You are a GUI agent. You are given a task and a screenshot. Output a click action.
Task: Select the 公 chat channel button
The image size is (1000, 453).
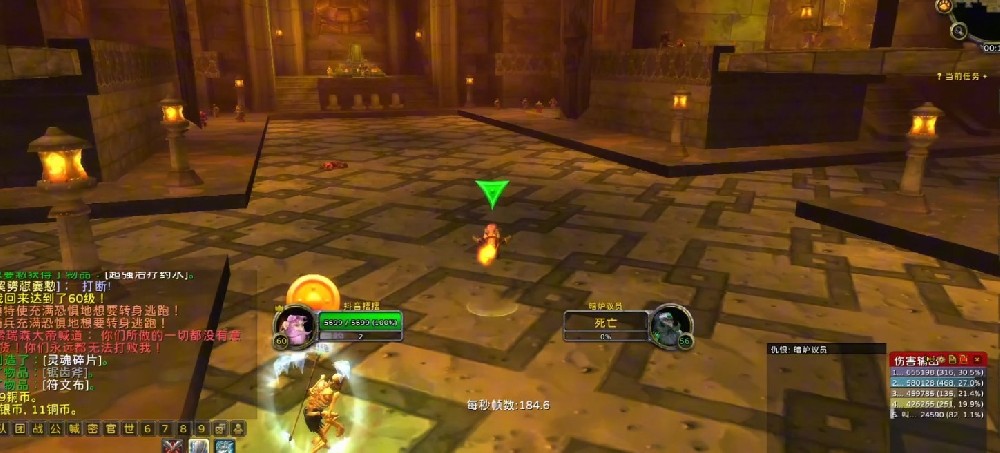click(55, 429)
